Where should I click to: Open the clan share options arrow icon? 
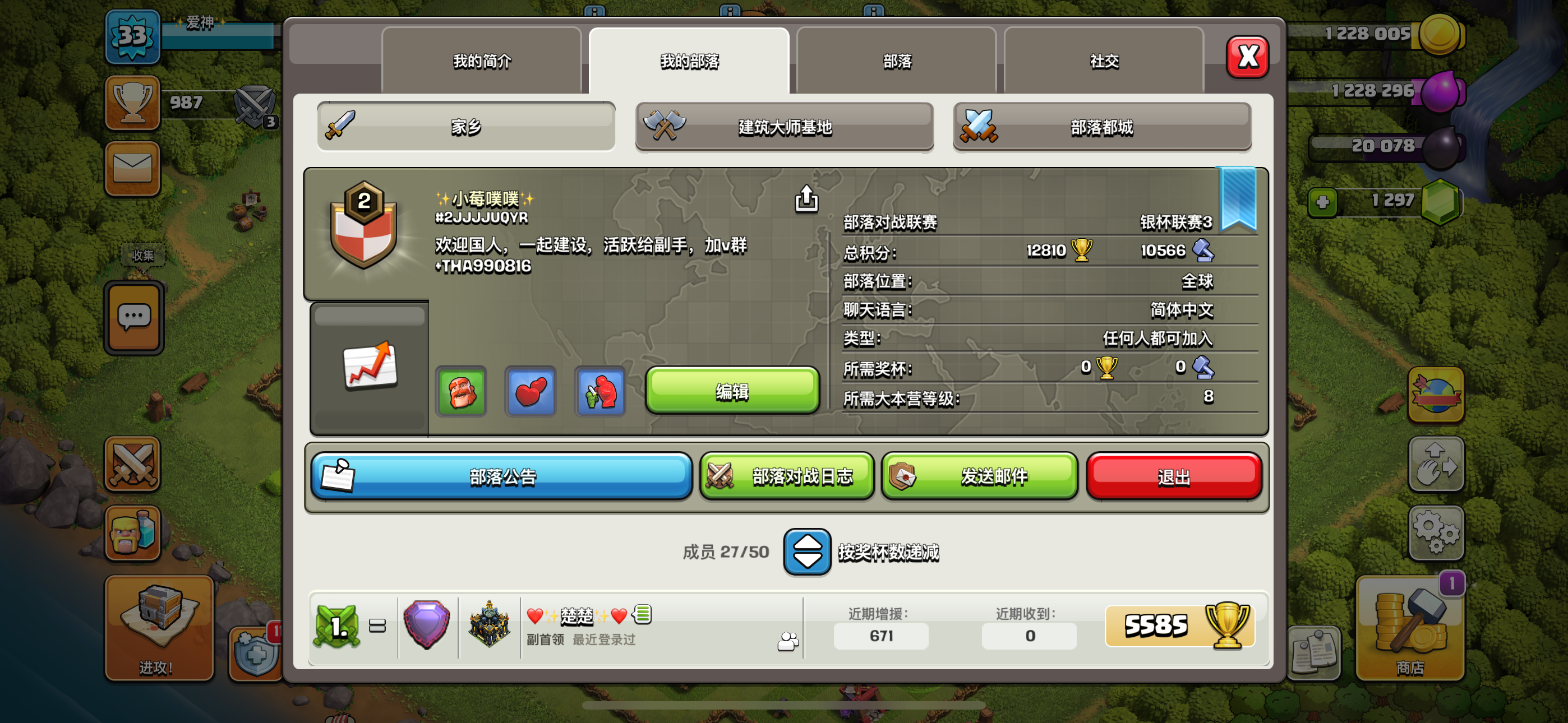805,200
